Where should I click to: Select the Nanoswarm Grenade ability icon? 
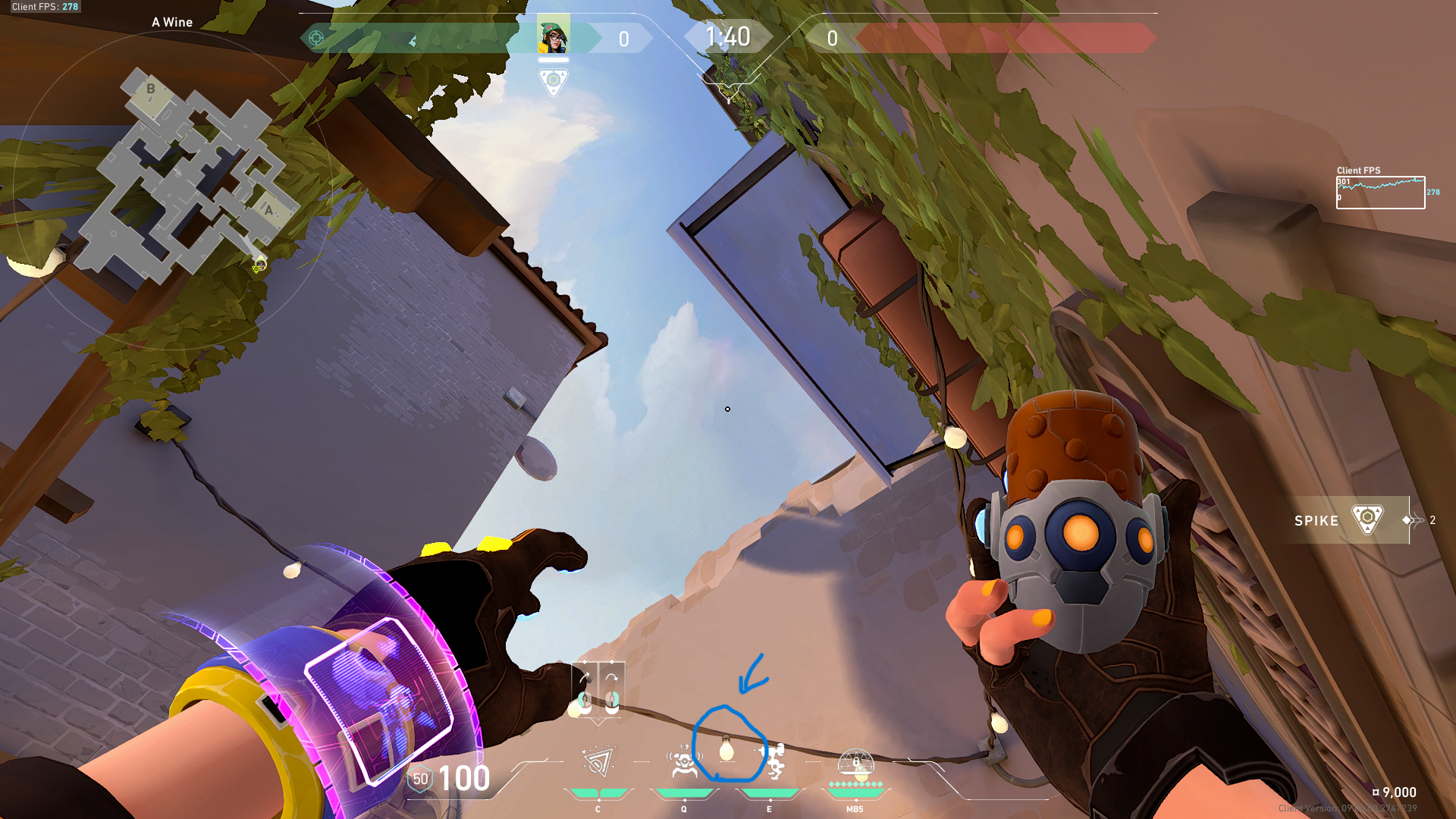(599, 762)
